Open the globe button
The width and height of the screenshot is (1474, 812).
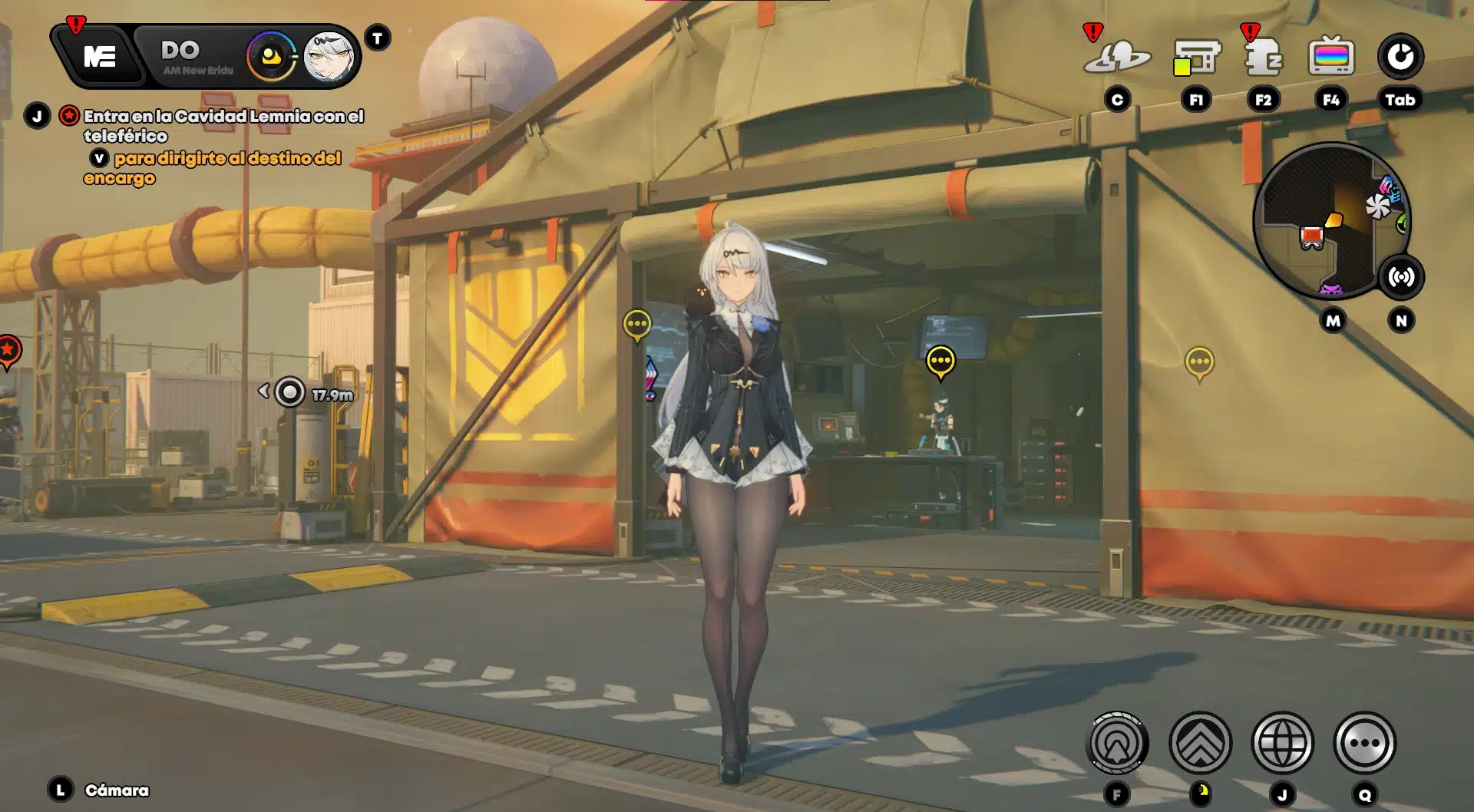[1282, 743]
